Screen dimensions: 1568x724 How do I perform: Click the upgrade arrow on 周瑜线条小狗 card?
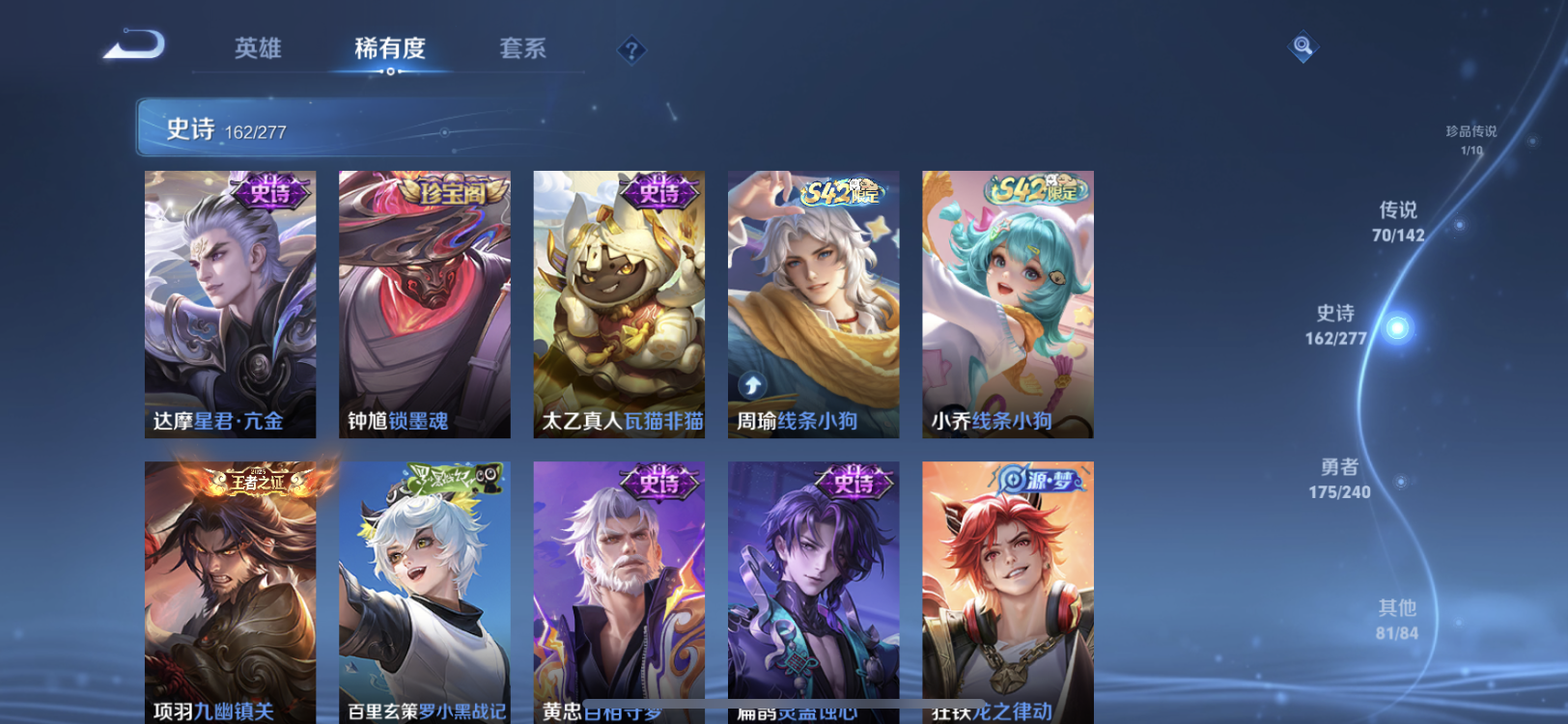pos(753,384)
